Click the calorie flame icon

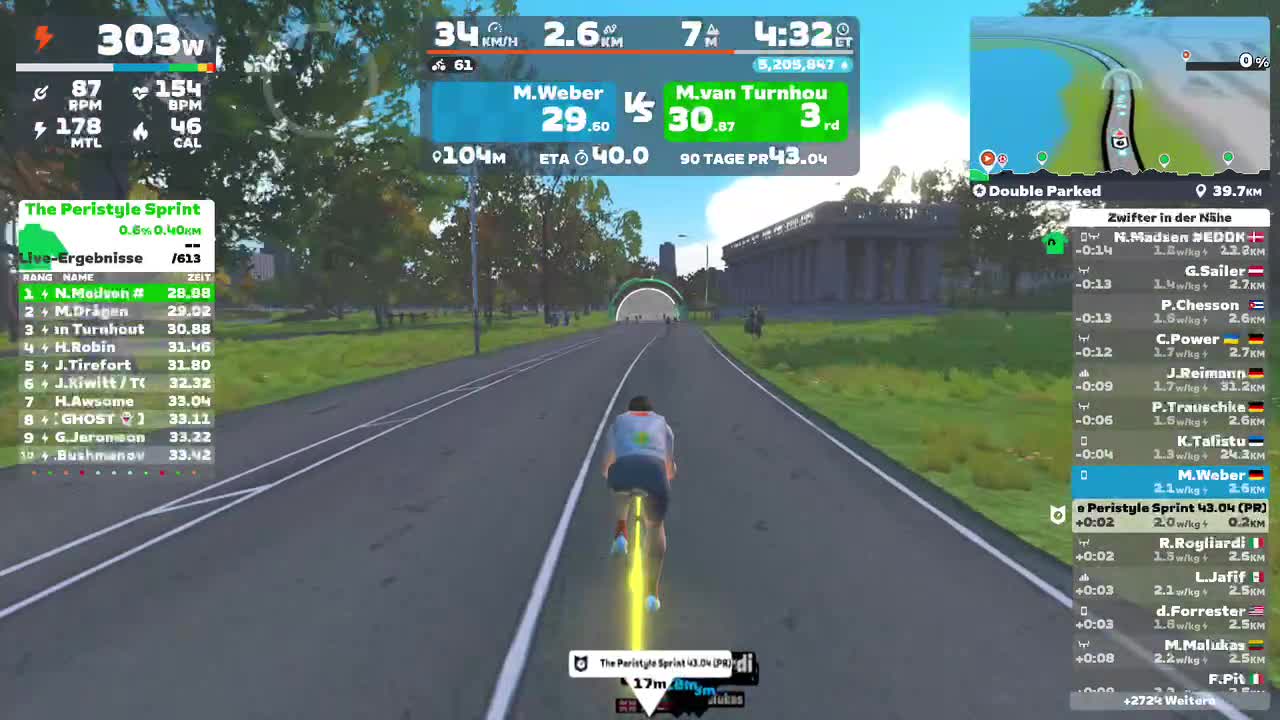tap(140, 131)
